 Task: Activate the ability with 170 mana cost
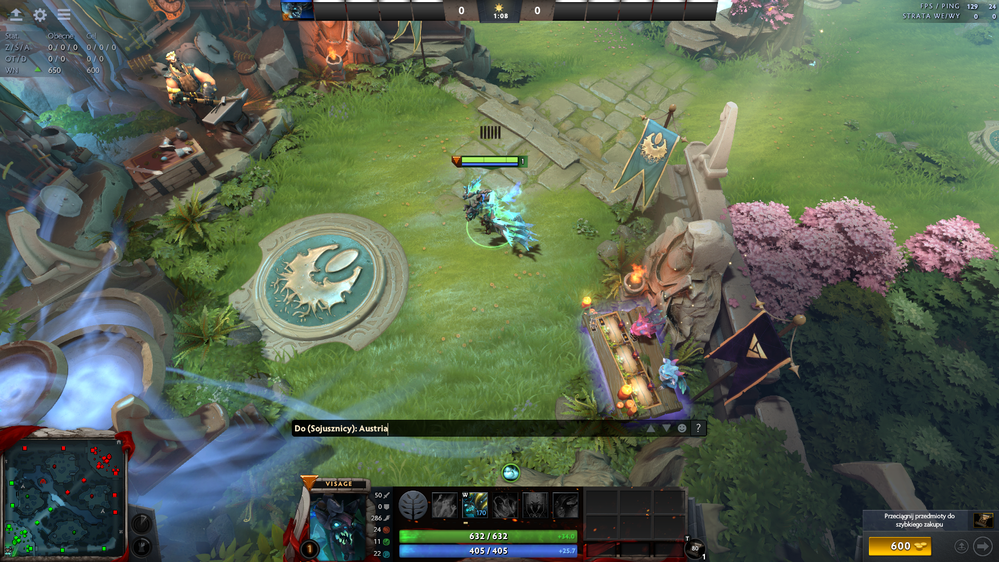tap(475, 506)
